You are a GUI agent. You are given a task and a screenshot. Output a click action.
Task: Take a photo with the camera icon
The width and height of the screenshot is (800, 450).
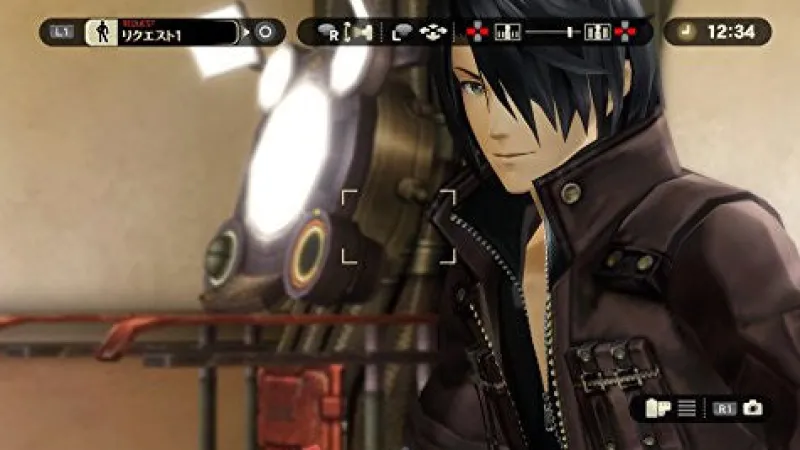752,408
